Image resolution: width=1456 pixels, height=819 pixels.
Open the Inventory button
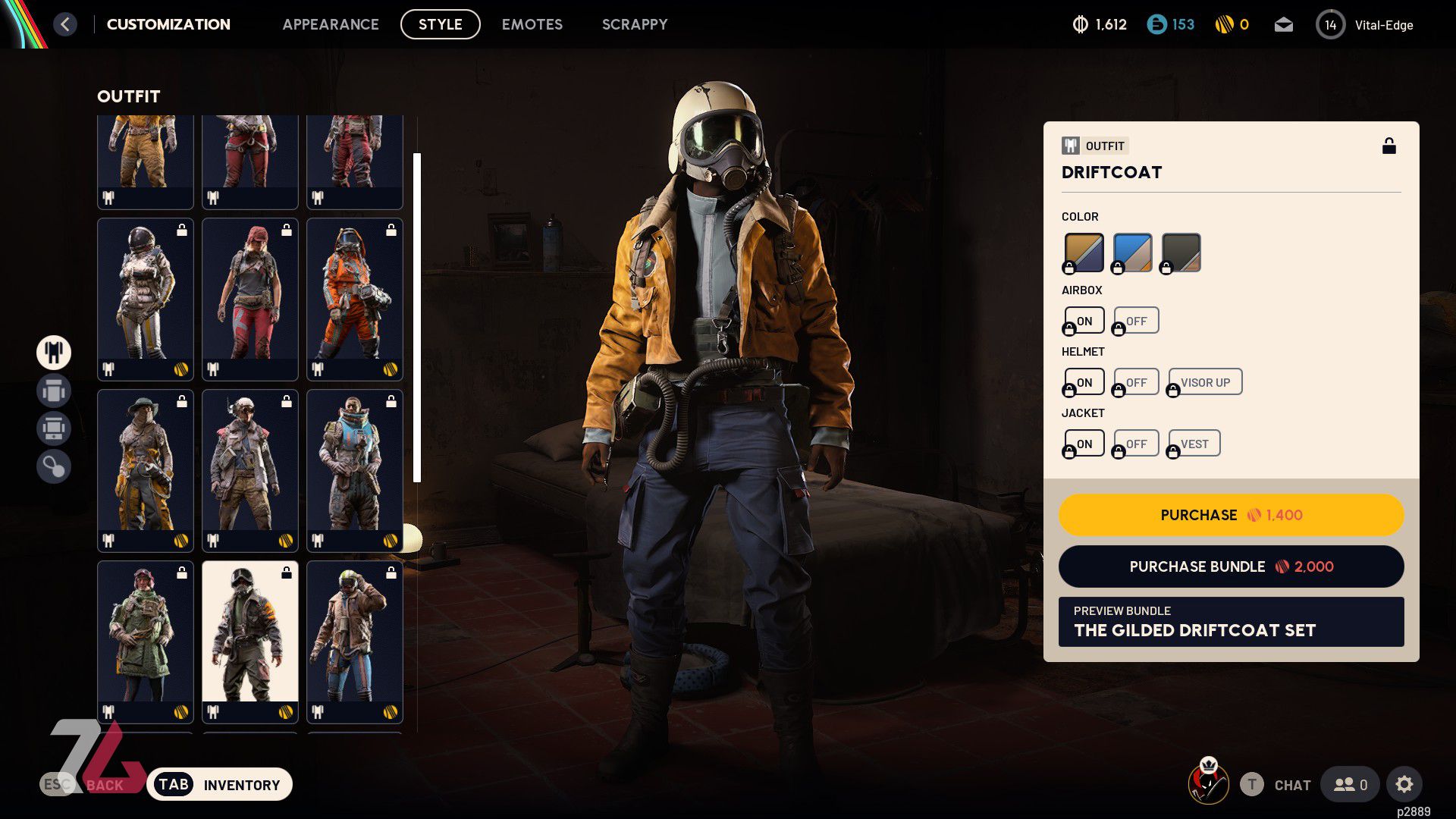[219, 785]
